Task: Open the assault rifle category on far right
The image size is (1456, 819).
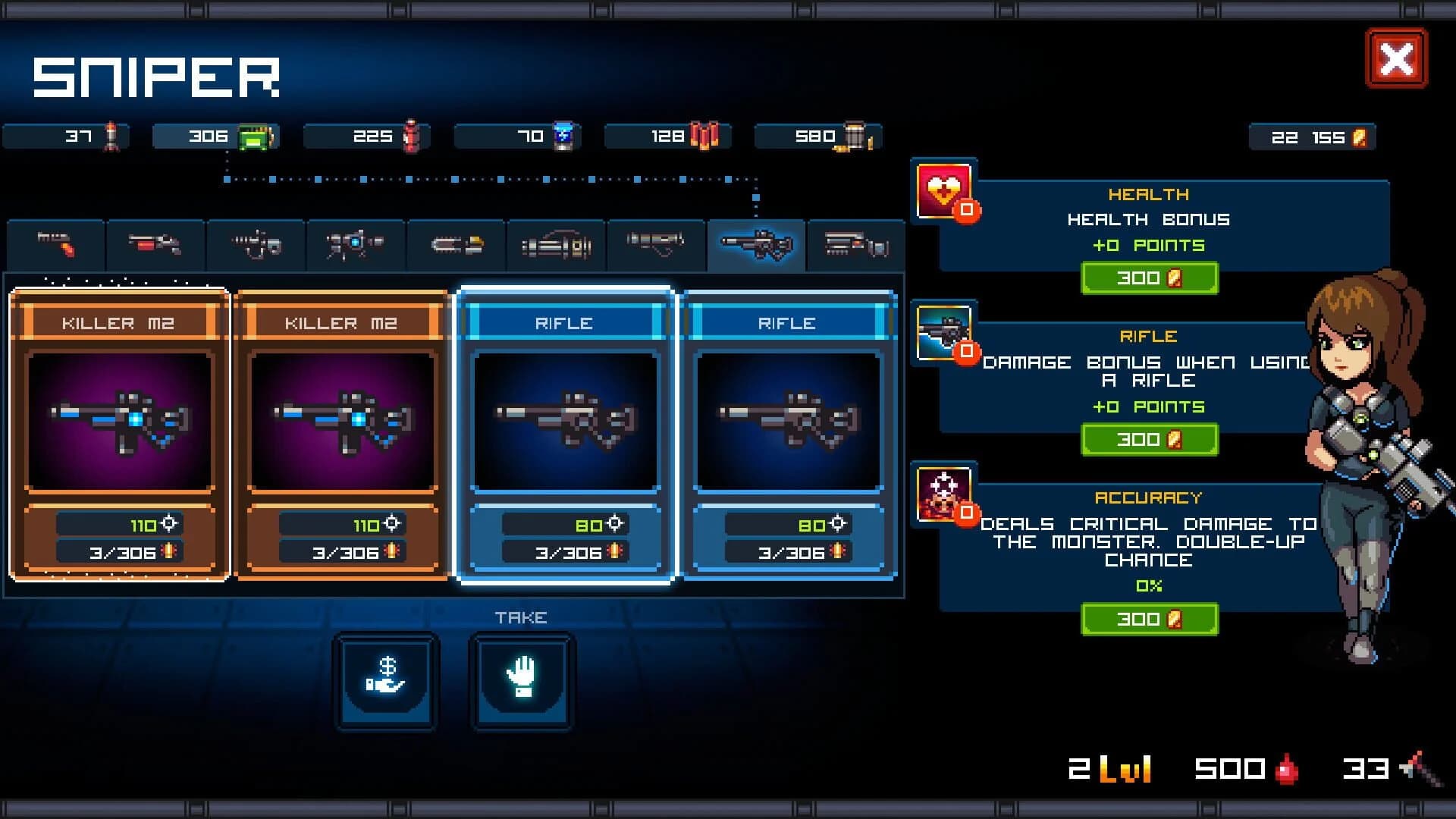Action: coord(857,244)
